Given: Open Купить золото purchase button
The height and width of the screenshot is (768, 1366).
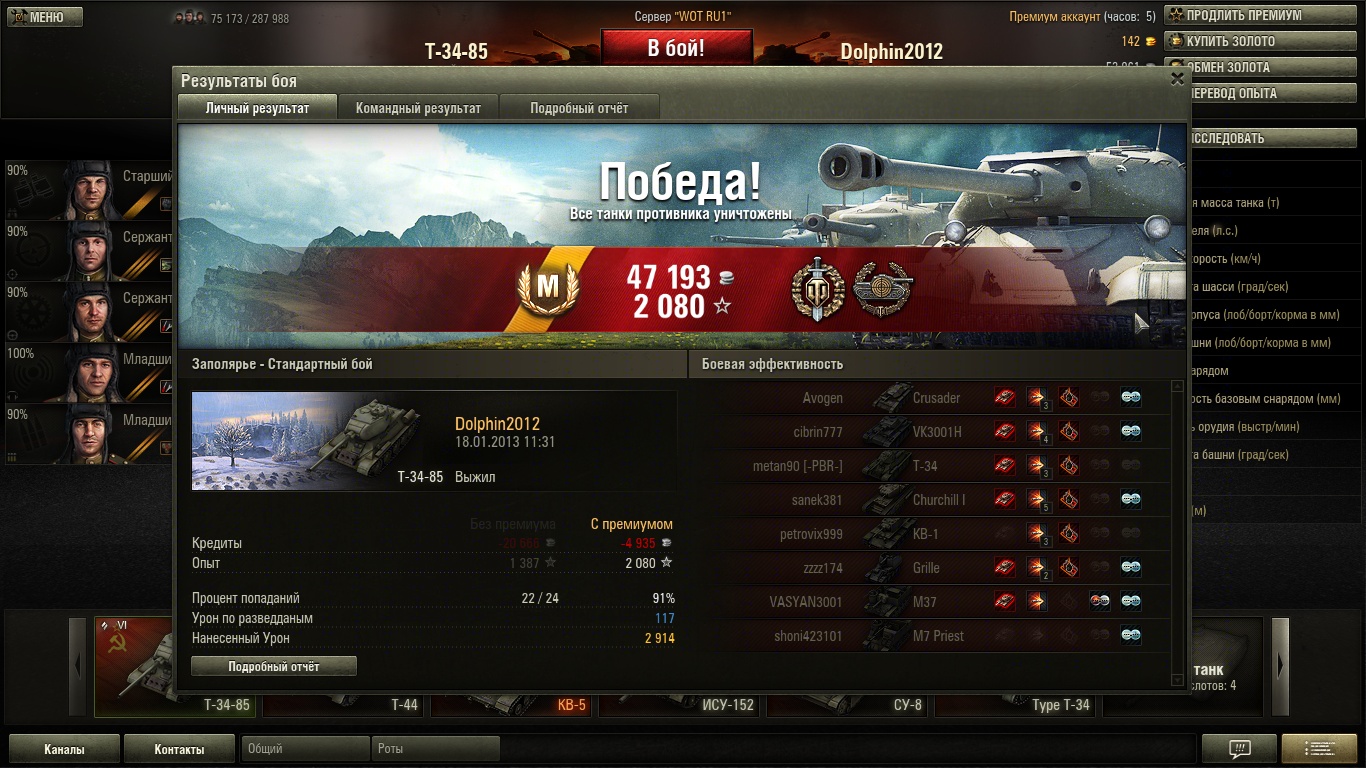Looking at the screenshot, I should 1230,42.
